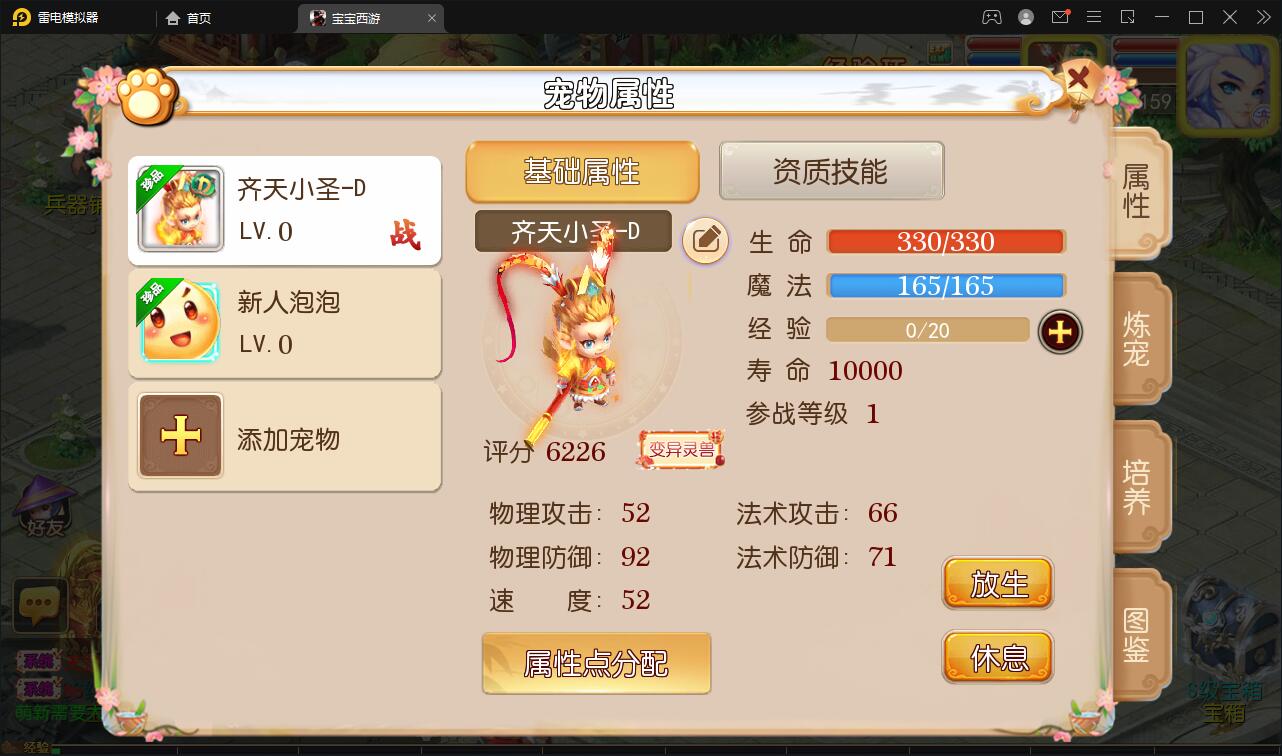Select the 新人泡泡 pet card
The image size is (1282, 756).
pyautogui.click(x=284, y=323)
